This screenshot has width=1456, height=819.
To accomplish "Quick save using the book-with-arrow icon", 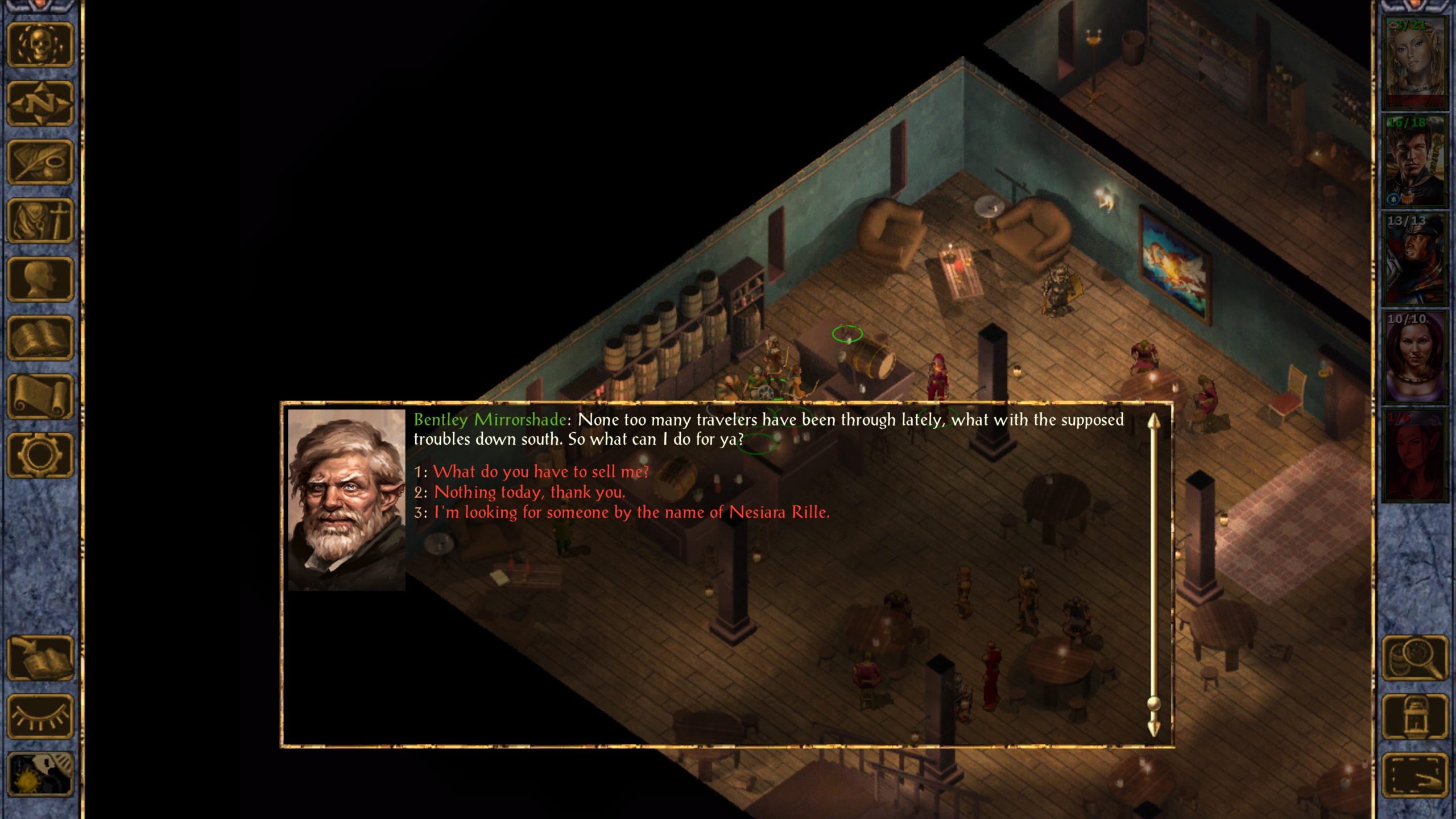I will tap(40, 658).
